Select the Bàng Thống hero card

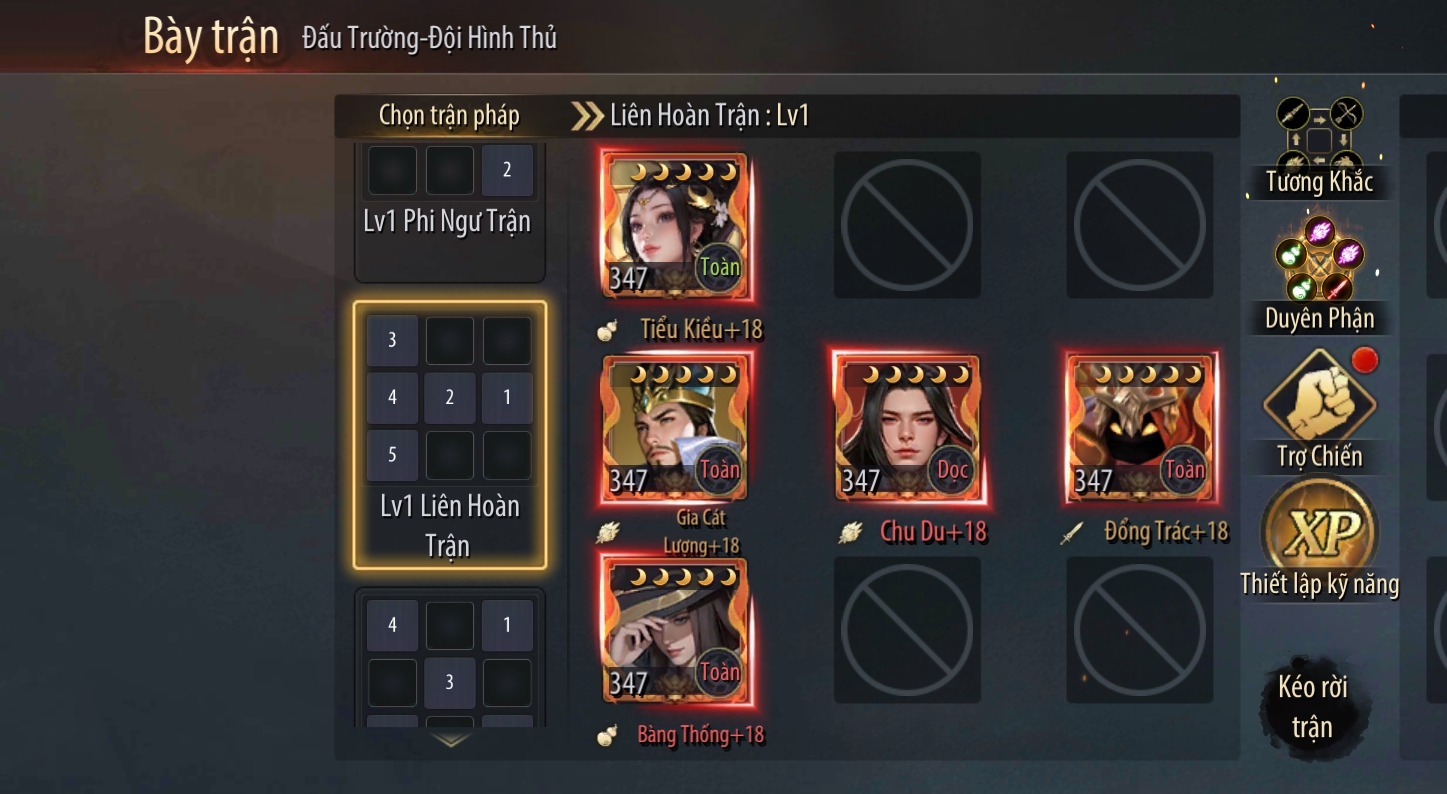click(675, 630)
